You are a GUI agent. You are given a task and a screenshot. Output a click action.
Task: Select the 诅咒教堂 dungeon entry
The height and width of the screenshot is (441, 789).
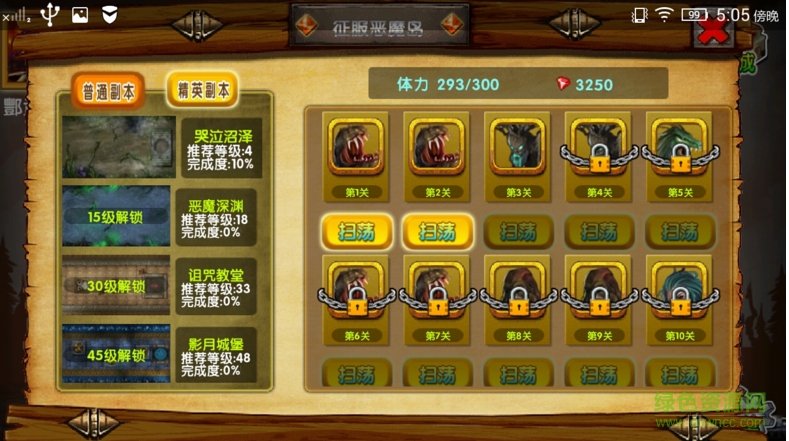(x=160, y=285)
